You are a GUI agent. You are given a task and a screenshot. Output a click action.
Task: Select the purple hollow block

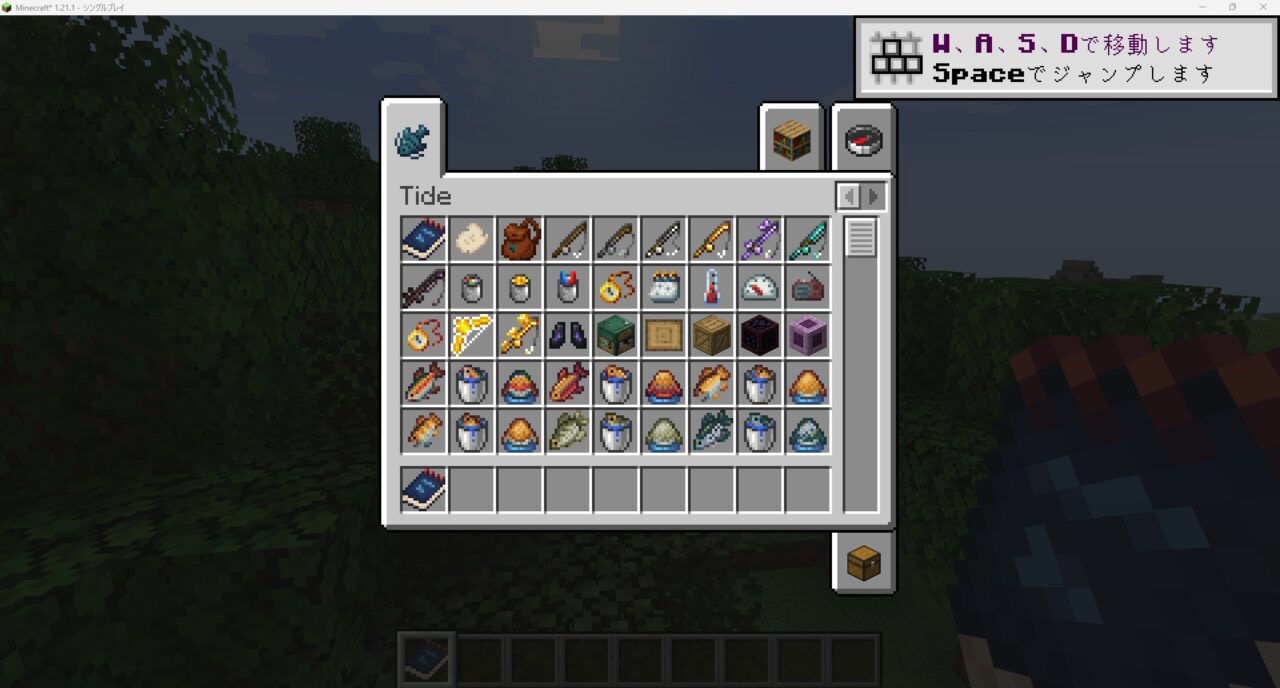click(x=808, y=336)
